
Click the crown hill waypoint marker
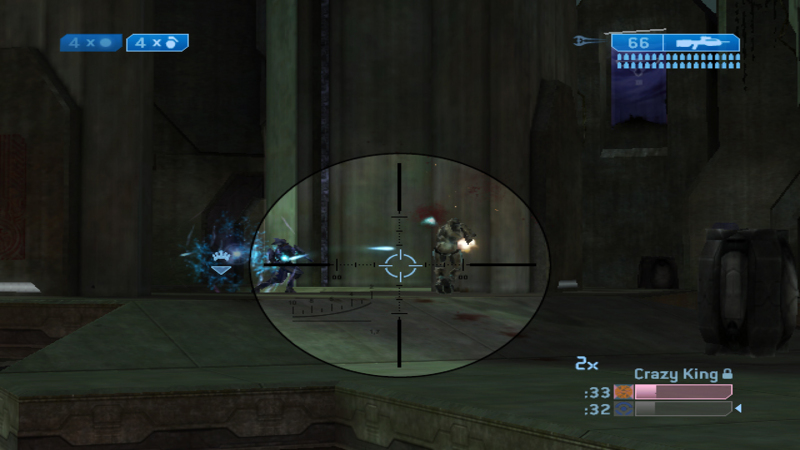[219, 262]
